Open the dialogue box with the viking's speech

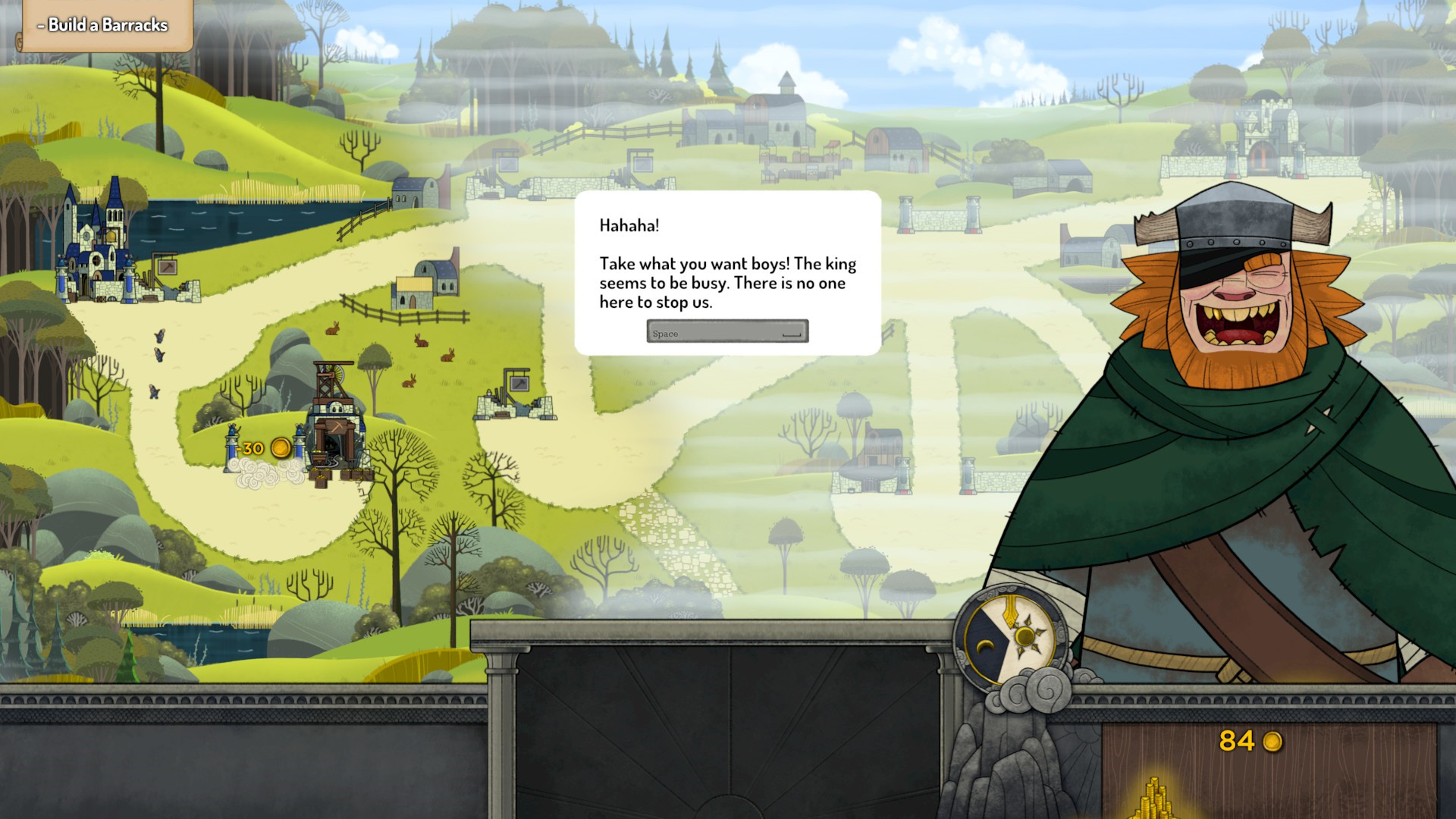[x=726, y=273]
